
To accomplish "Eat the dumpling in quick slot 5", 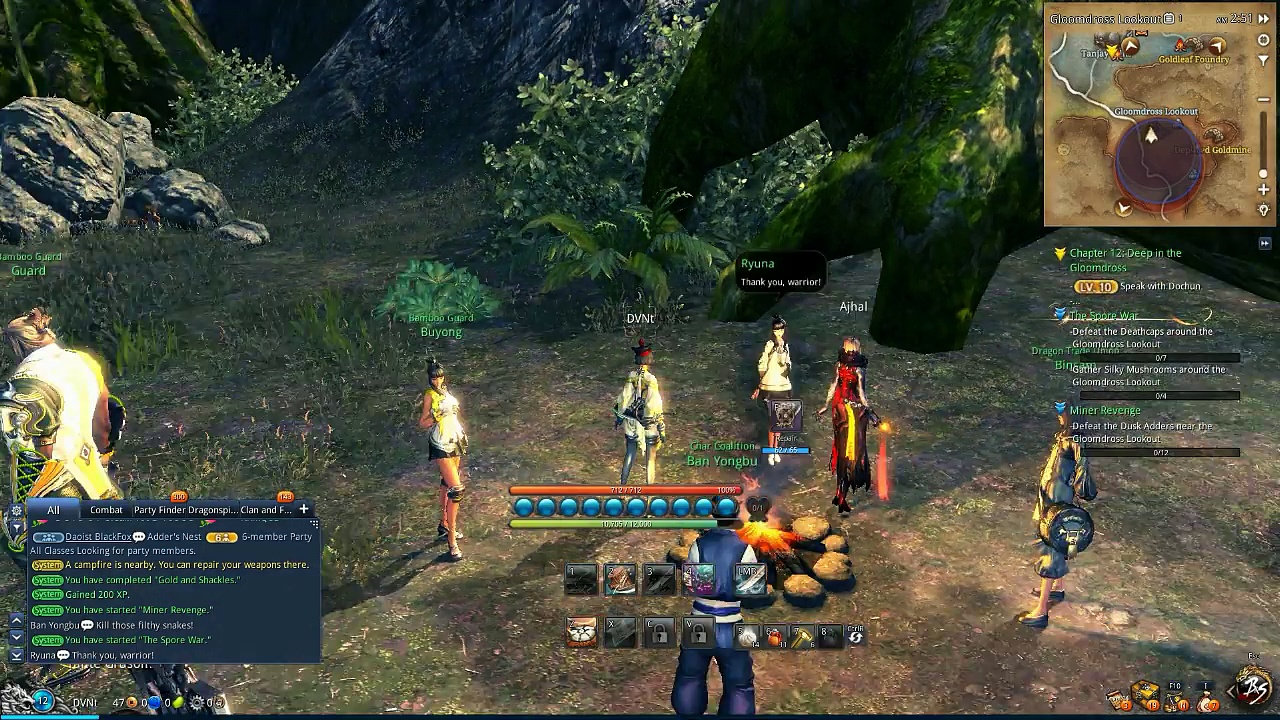I will tap(748, 636).
